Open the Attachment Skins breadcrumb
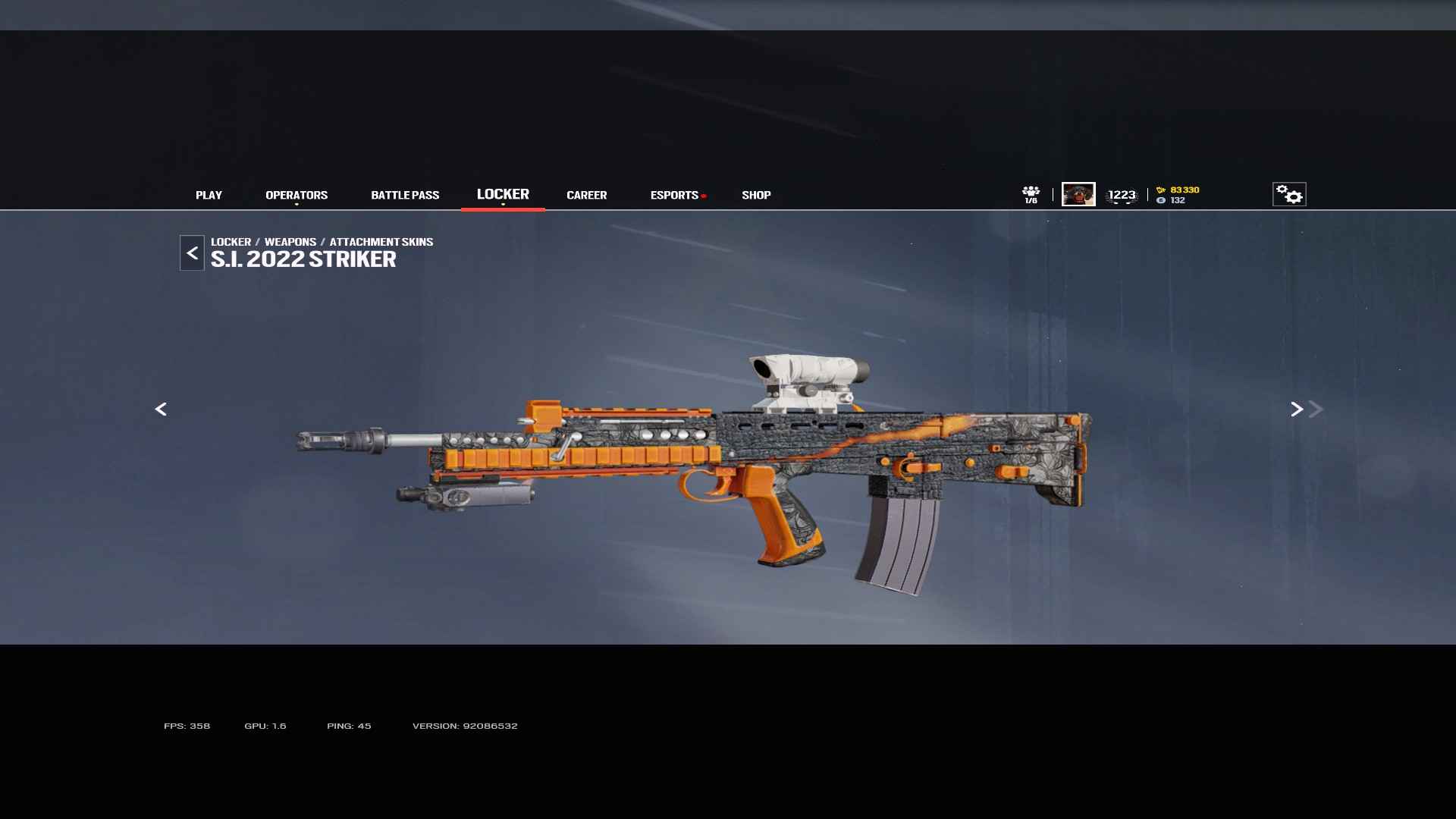 point(381,242)
